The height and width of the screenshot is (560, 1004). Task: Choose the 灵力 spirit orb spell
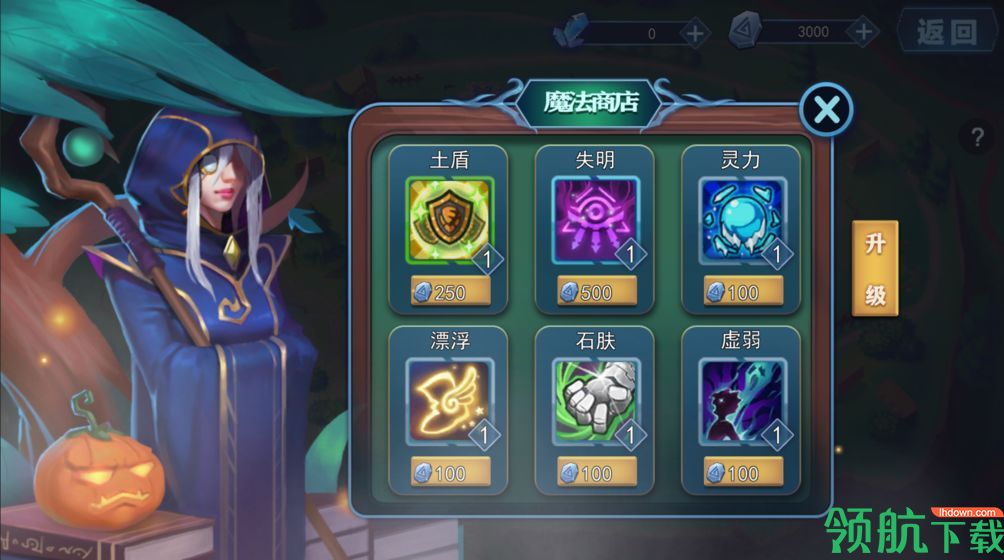point(740,221)
